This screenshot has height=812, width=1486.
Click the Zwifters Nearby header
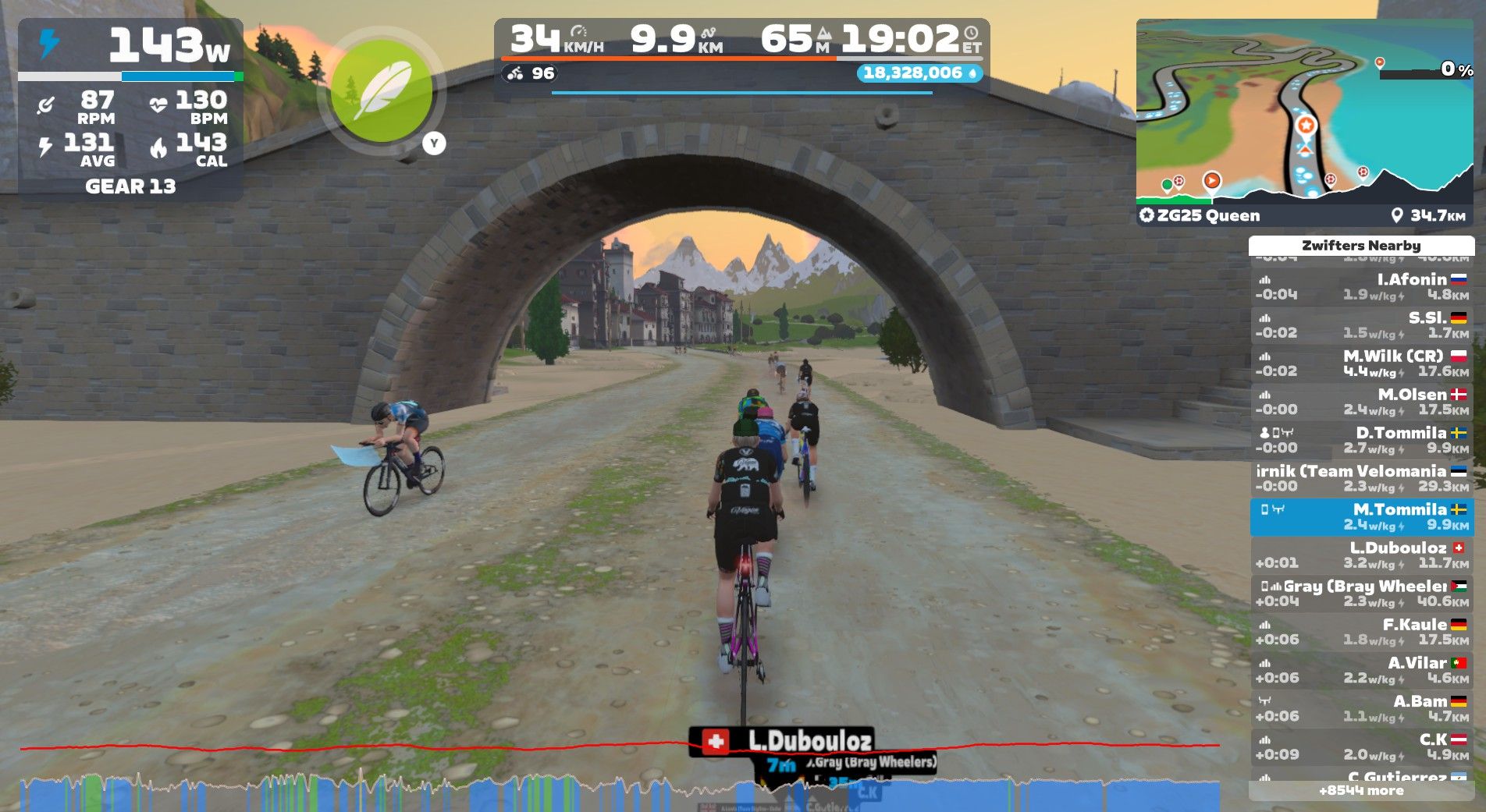click(1361, 245)
